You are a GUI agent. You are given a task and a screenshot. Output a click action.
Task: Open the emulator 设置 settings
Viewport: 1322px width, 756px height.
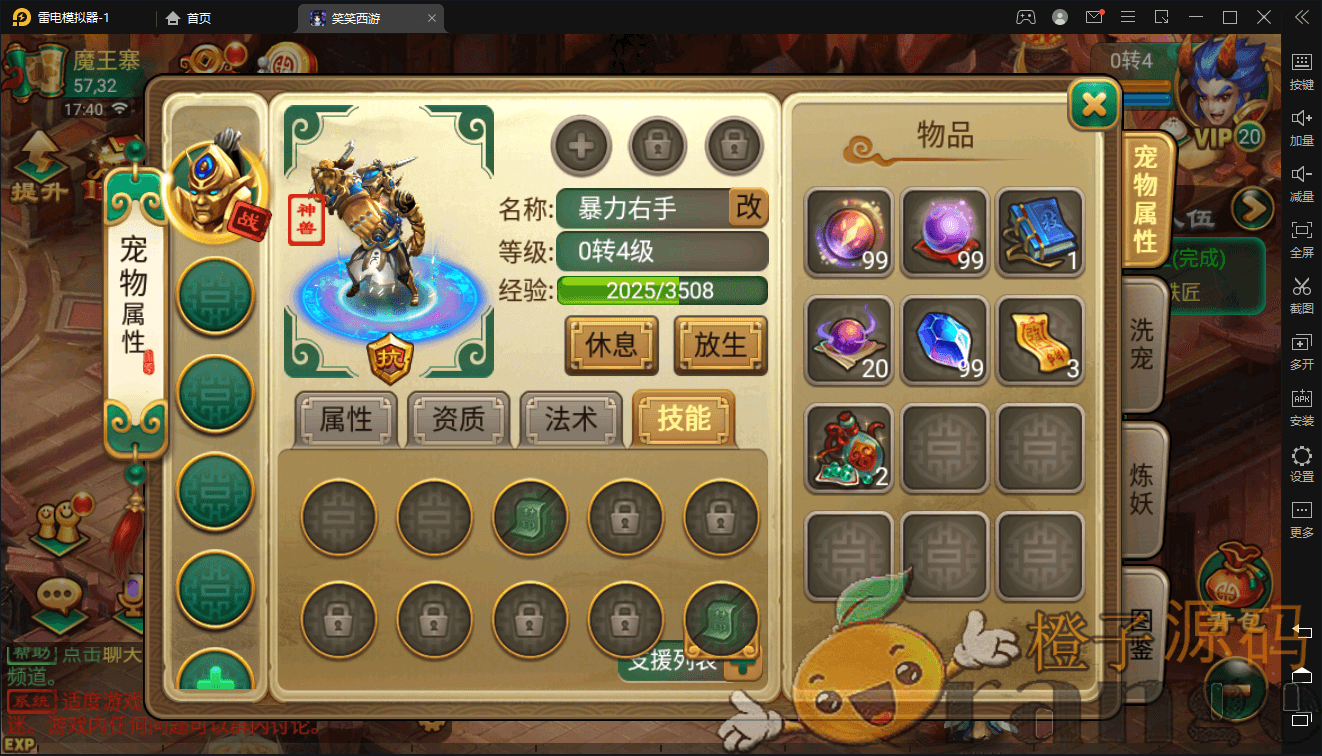(x=1301, y=464)
